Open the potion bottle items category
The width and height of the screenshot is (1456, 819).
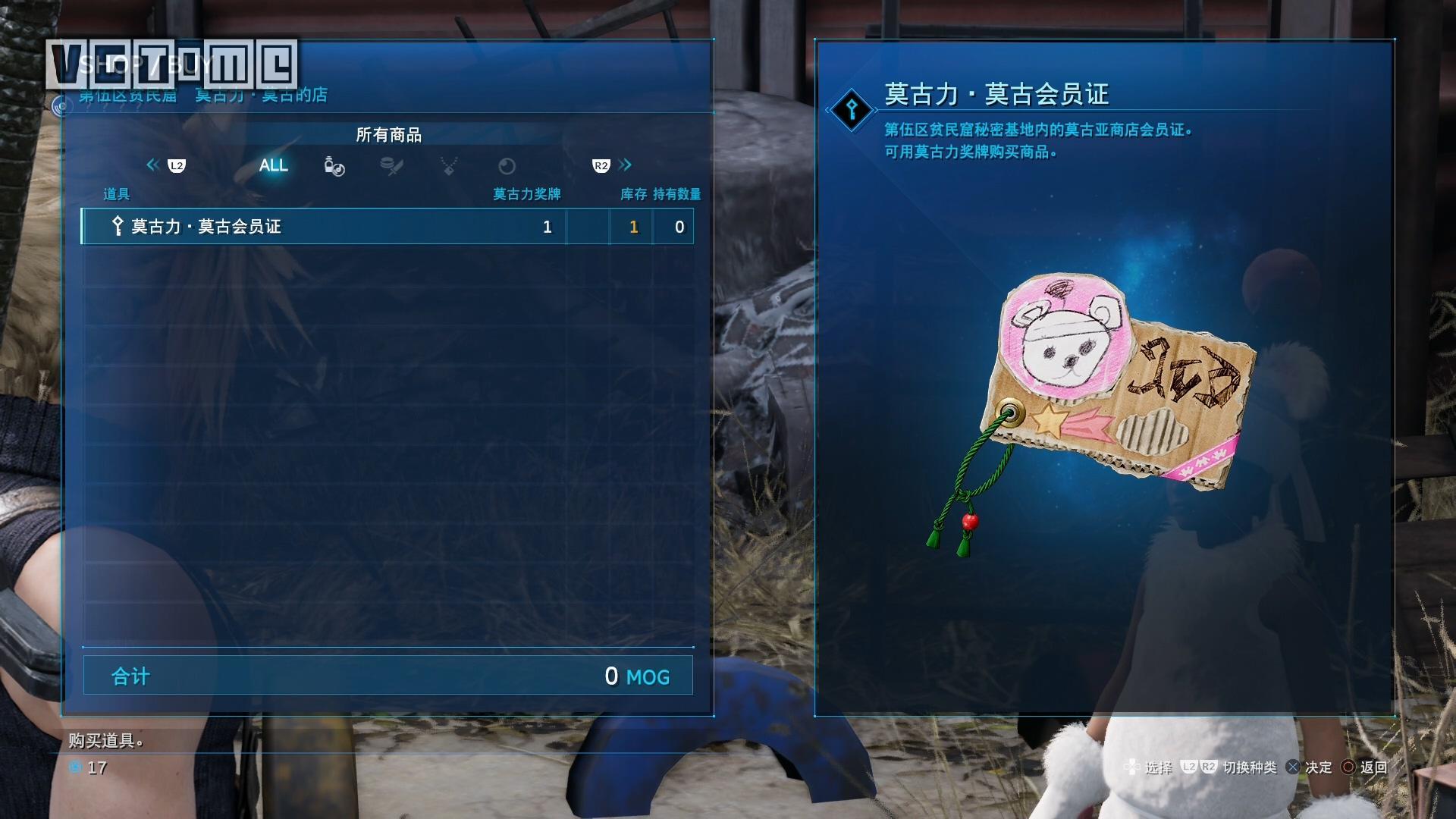click(x=334, y=166)
